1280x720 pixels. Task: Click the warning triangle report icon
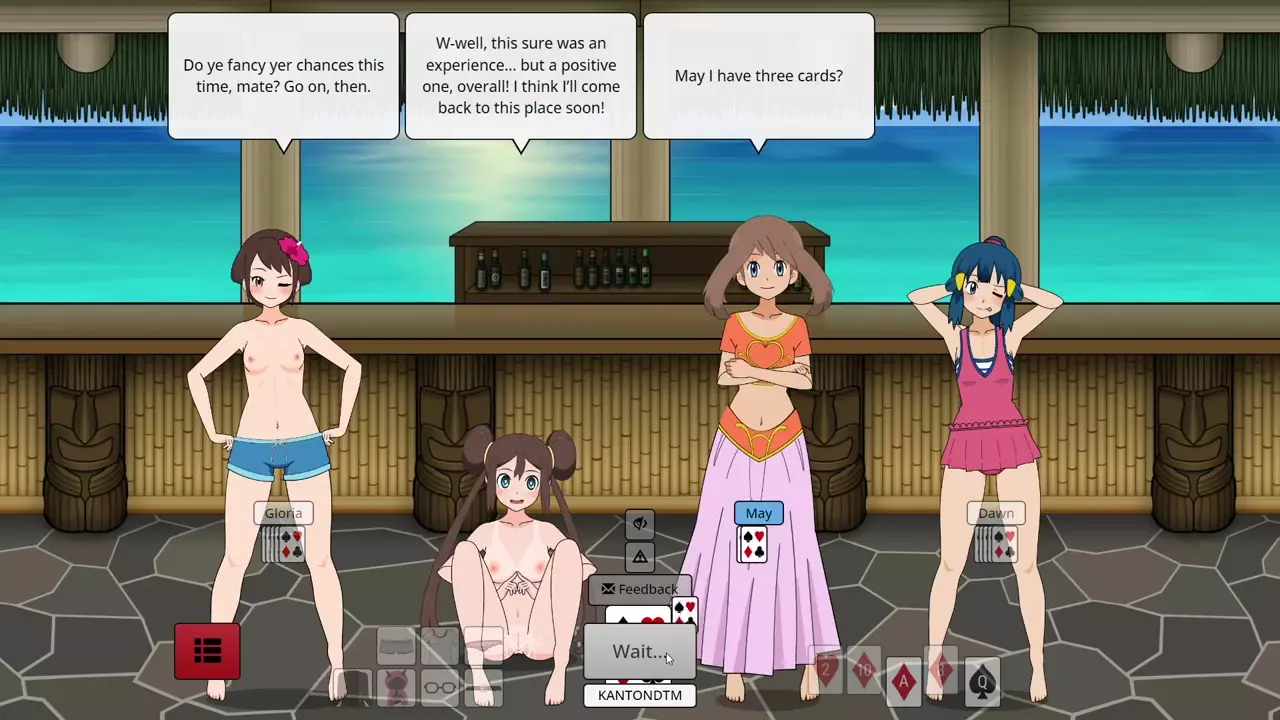[x=640, y=556]
